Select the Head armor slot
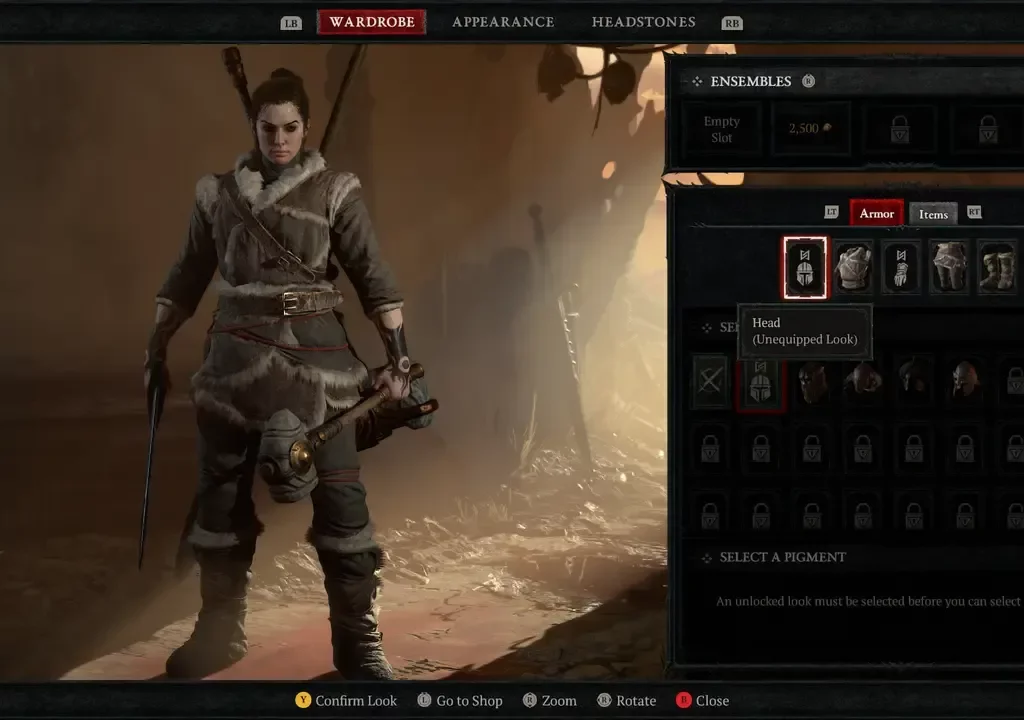This screenshot has width=1024, height=720. (x=805, y=268)
